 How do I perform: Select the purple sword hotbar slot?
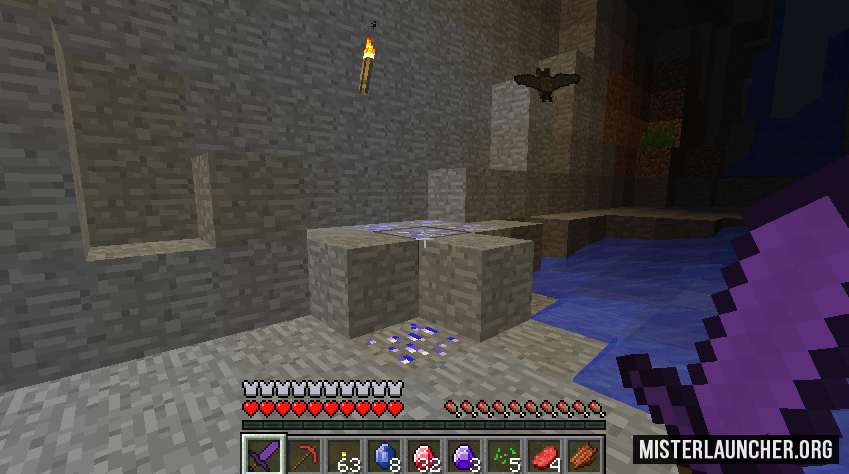tap(264, 455)
